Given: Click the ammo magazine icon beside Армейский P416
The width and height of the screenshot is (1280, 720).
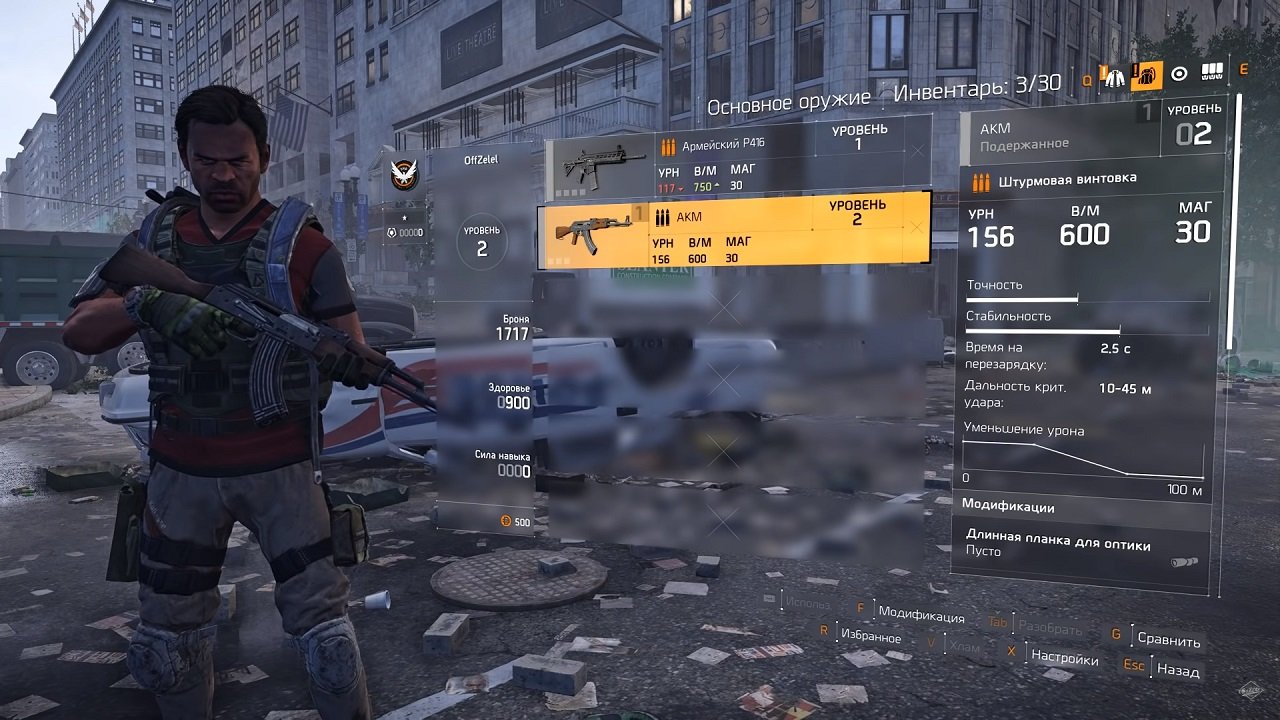Looking at the screenshot, I should point(666,143).
